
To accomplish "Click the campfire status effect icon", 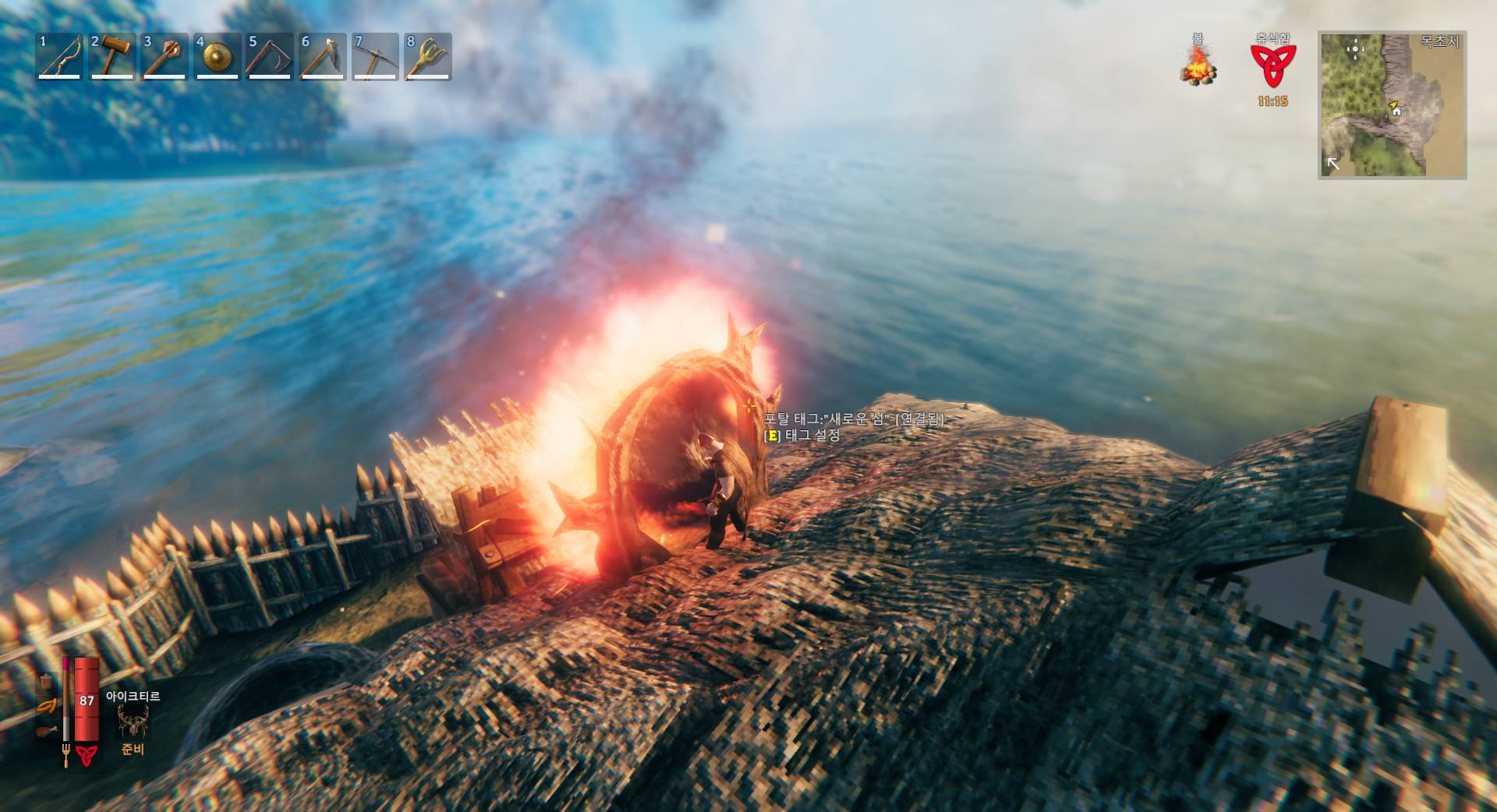I will click(1198, 65).
